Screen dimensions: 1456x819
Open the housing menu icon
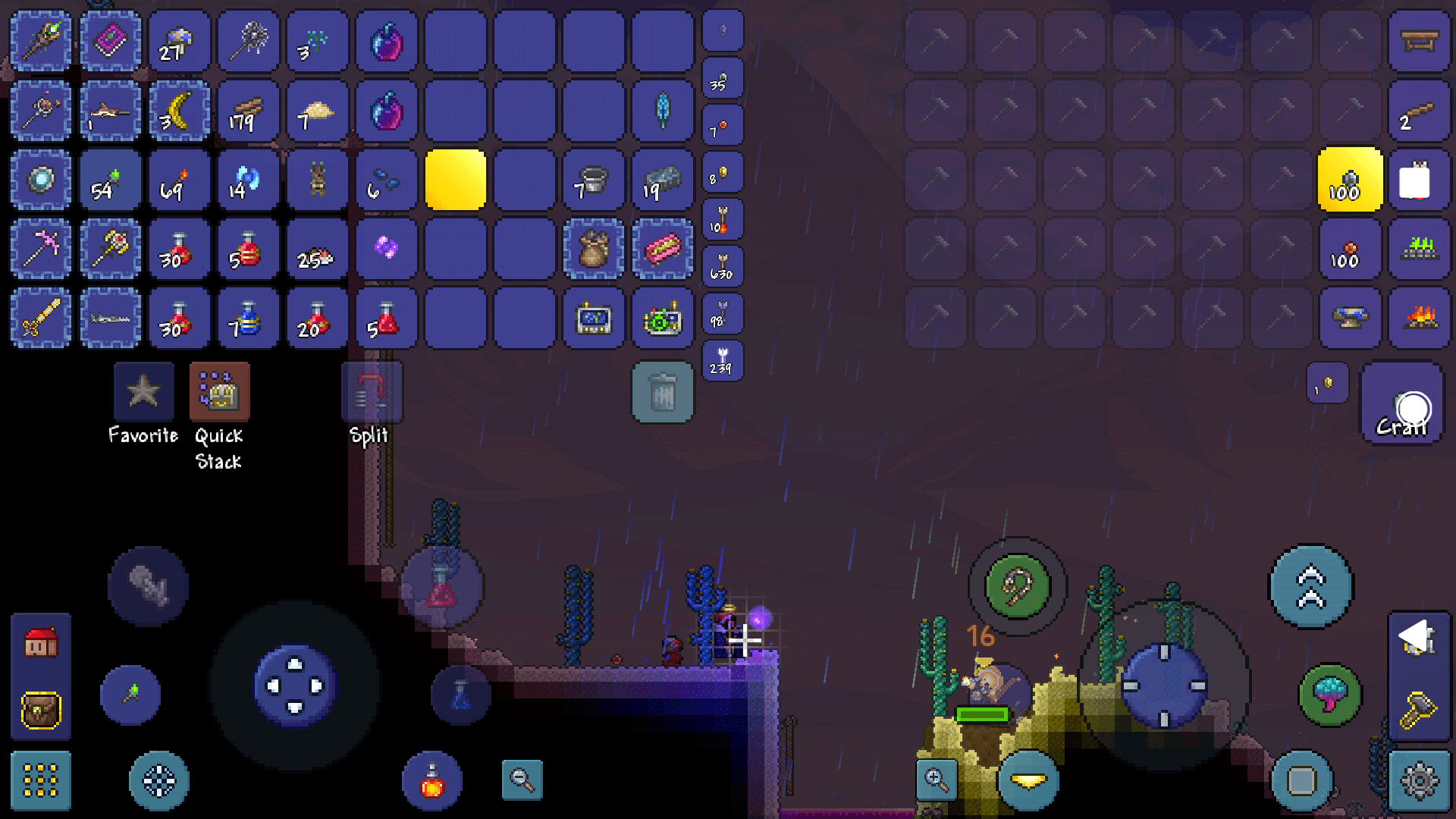40,641
